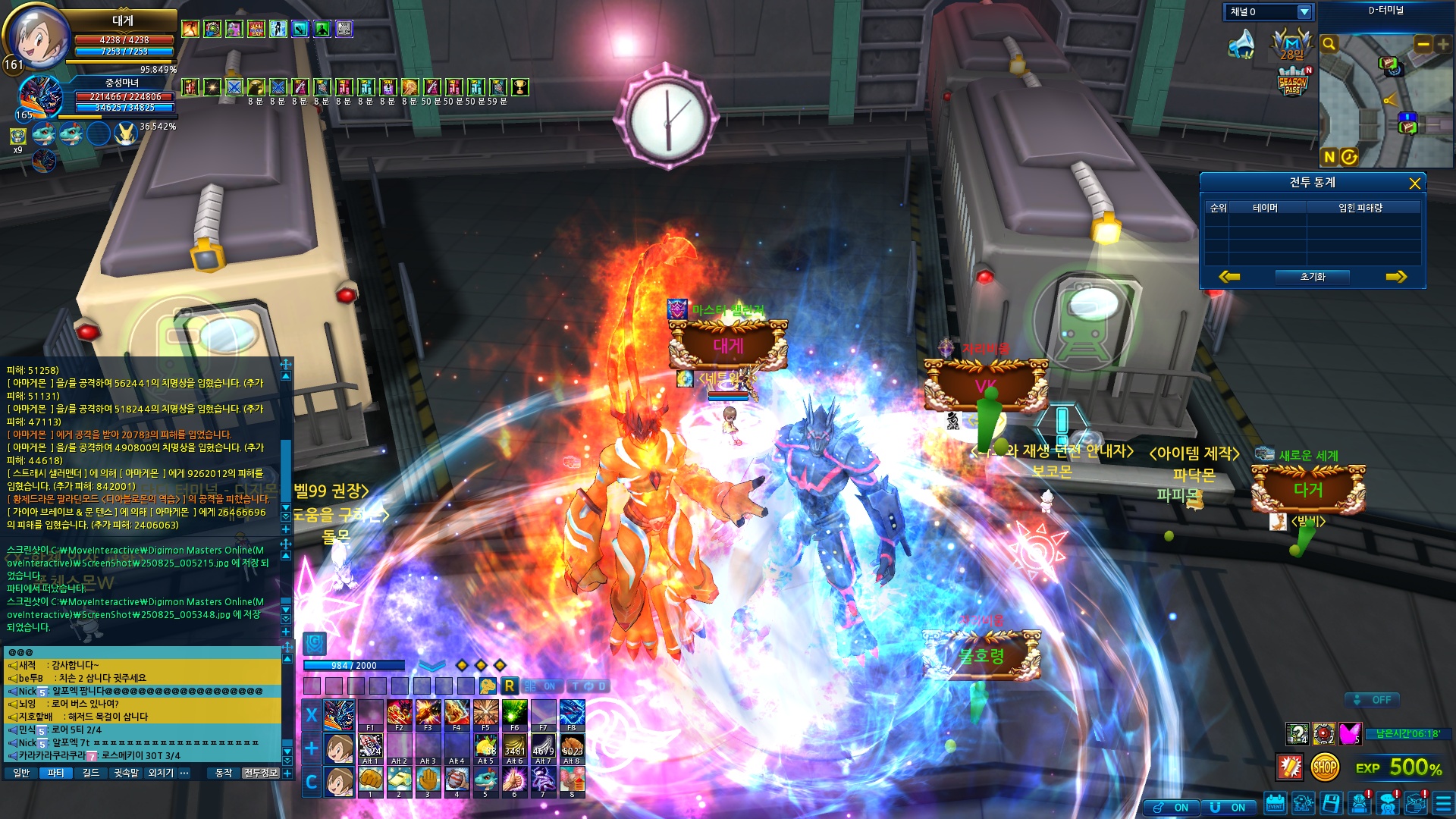The height and width of the screenshot is (819, 1456).
Task: Activate the F6 green burst skill
Action: pos(514,714)
